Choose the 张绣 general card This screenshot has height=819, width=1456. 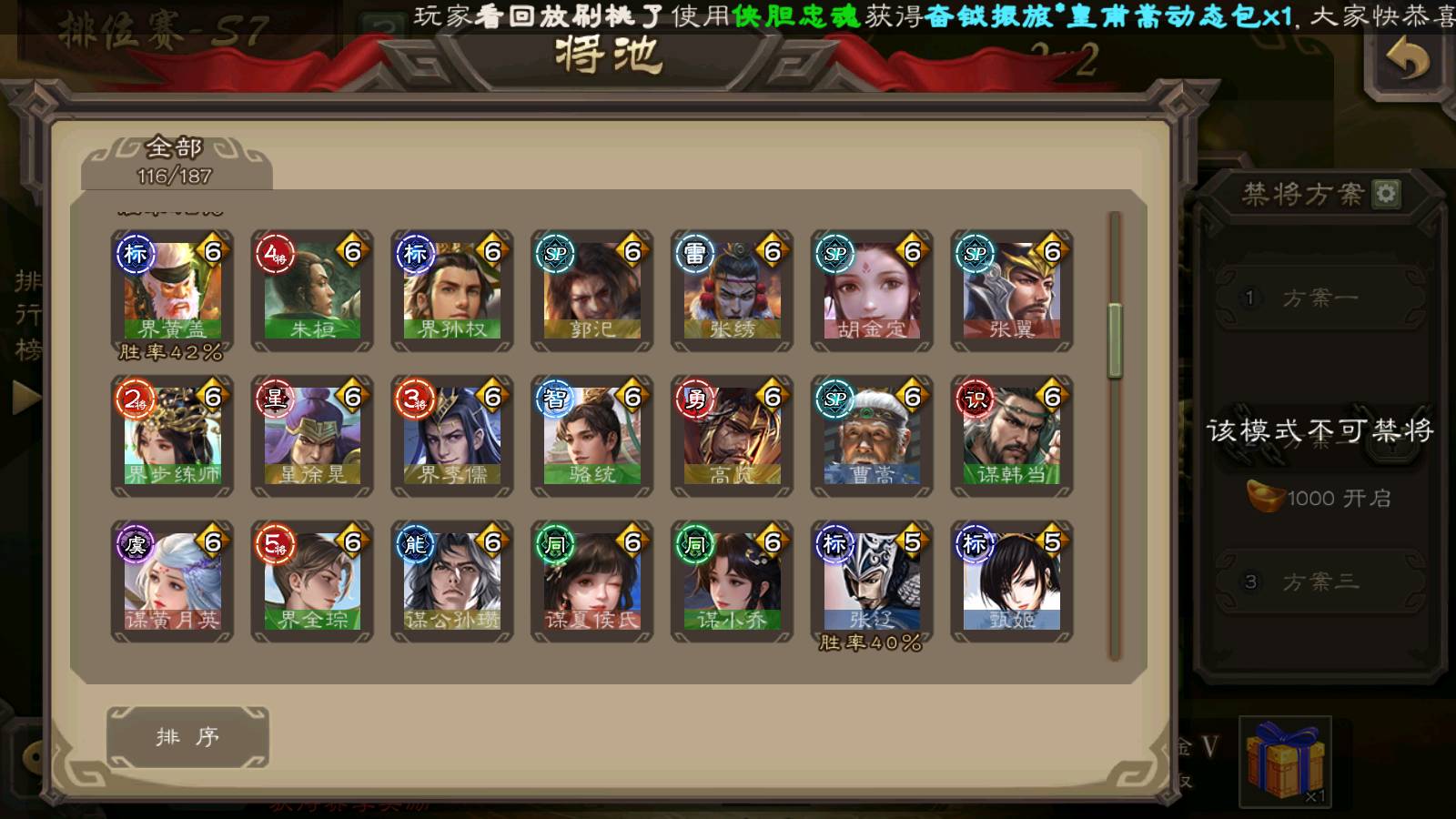point(733,290)
